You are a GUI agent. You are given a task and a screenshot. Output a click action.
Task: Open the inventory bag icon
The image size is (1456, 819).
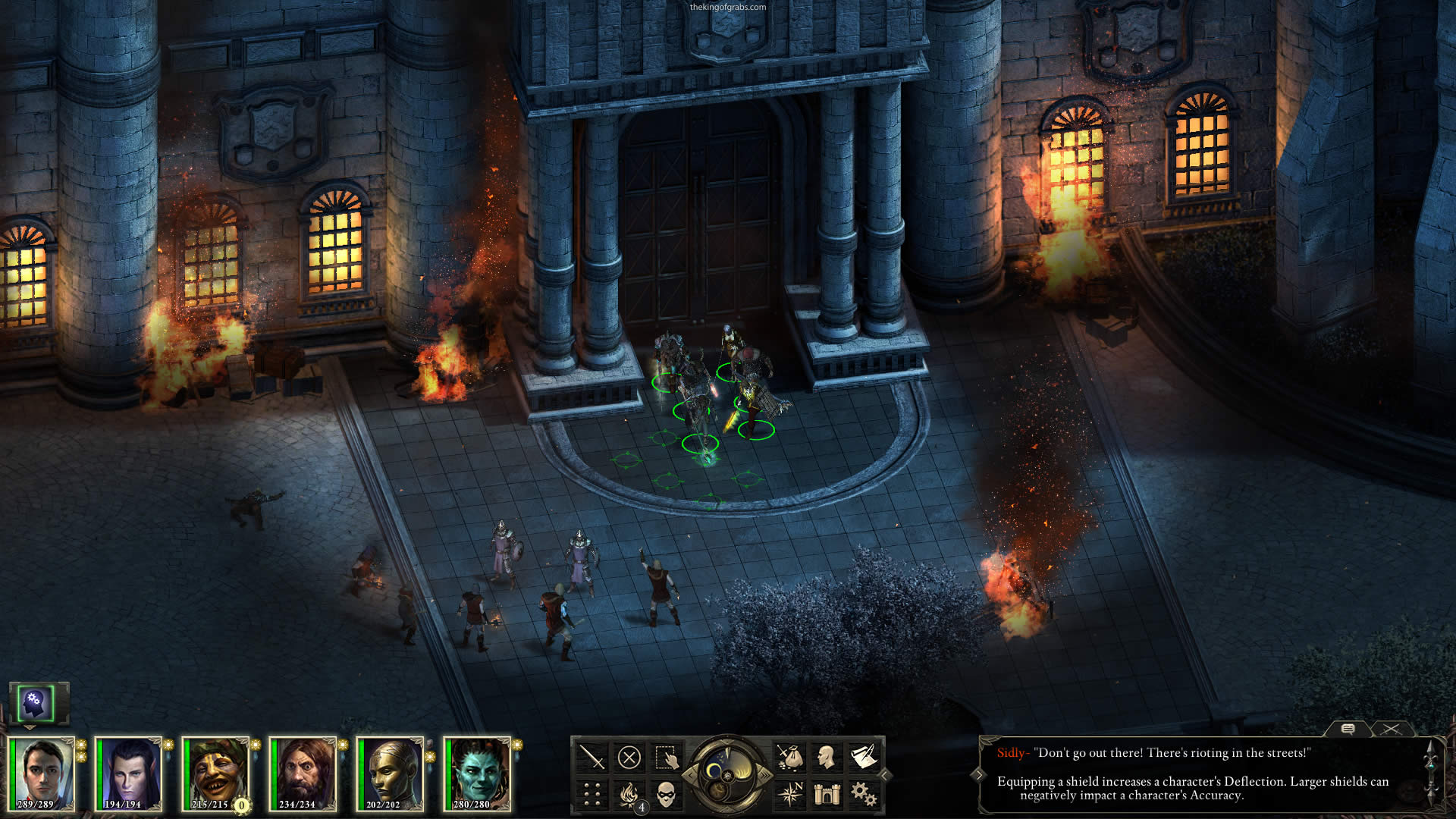click(789, 758)
